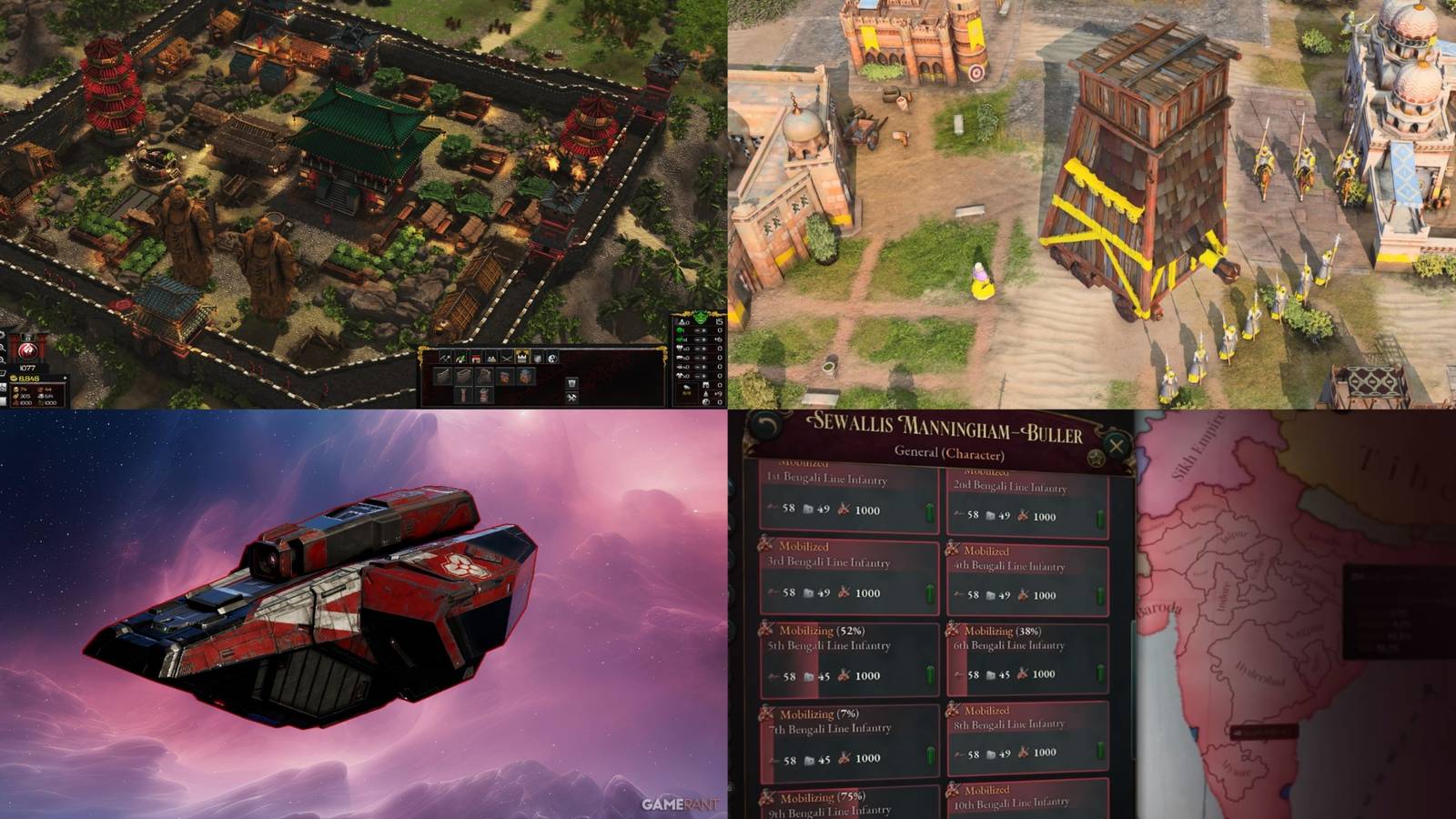
Task: Select the shield defense category icon
Action: point(537,358)
